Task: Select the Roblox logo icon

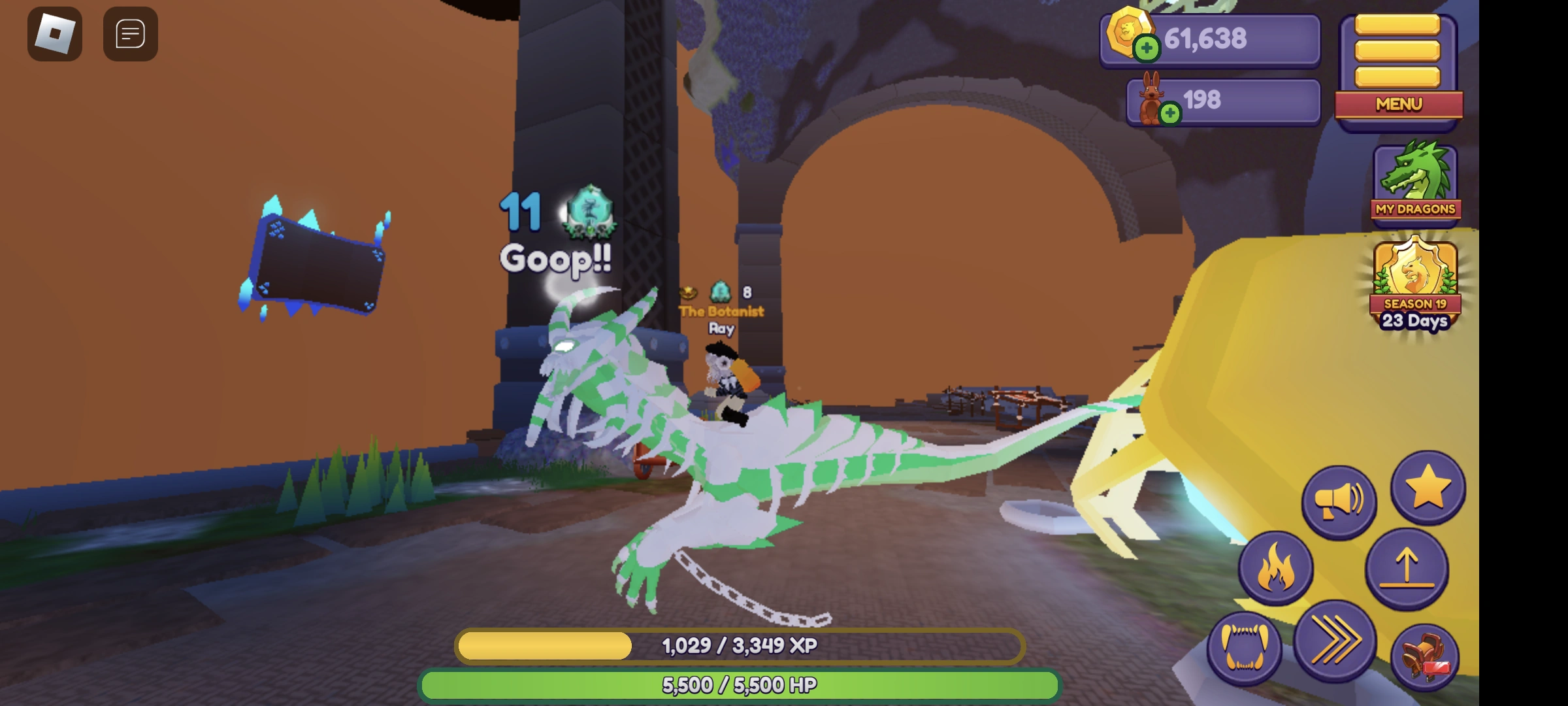Action: pos(55,34)
